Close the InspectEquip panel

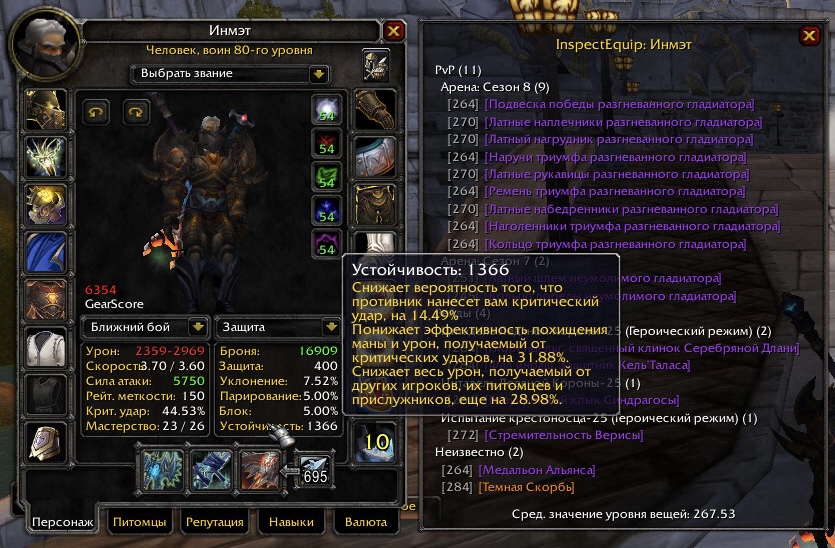[808, 37]
